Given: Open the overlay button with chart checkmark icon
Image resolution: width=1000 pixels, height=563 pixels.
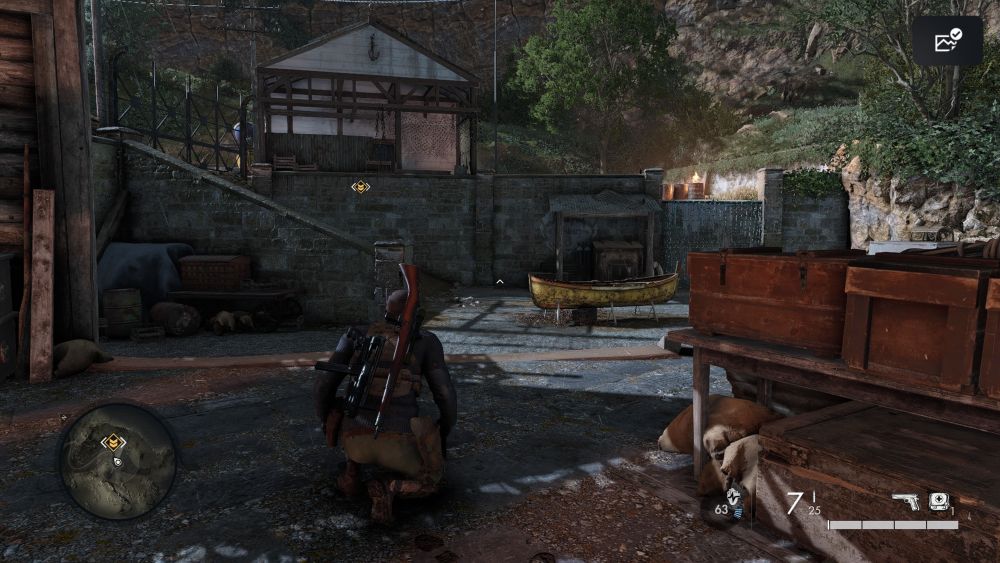Looking at the screenshot, I should tap(946, 41).
